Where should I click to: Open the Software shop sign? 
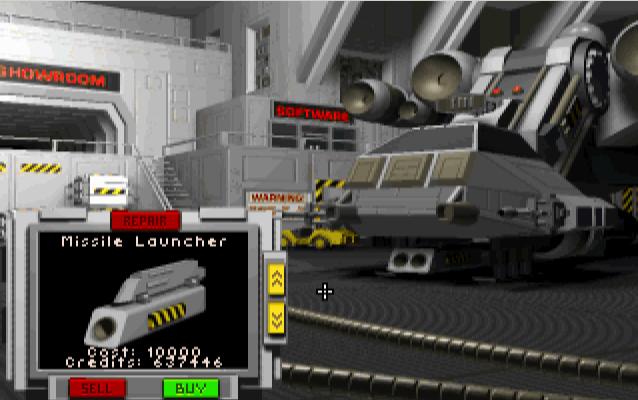click(x=312, y=113)
